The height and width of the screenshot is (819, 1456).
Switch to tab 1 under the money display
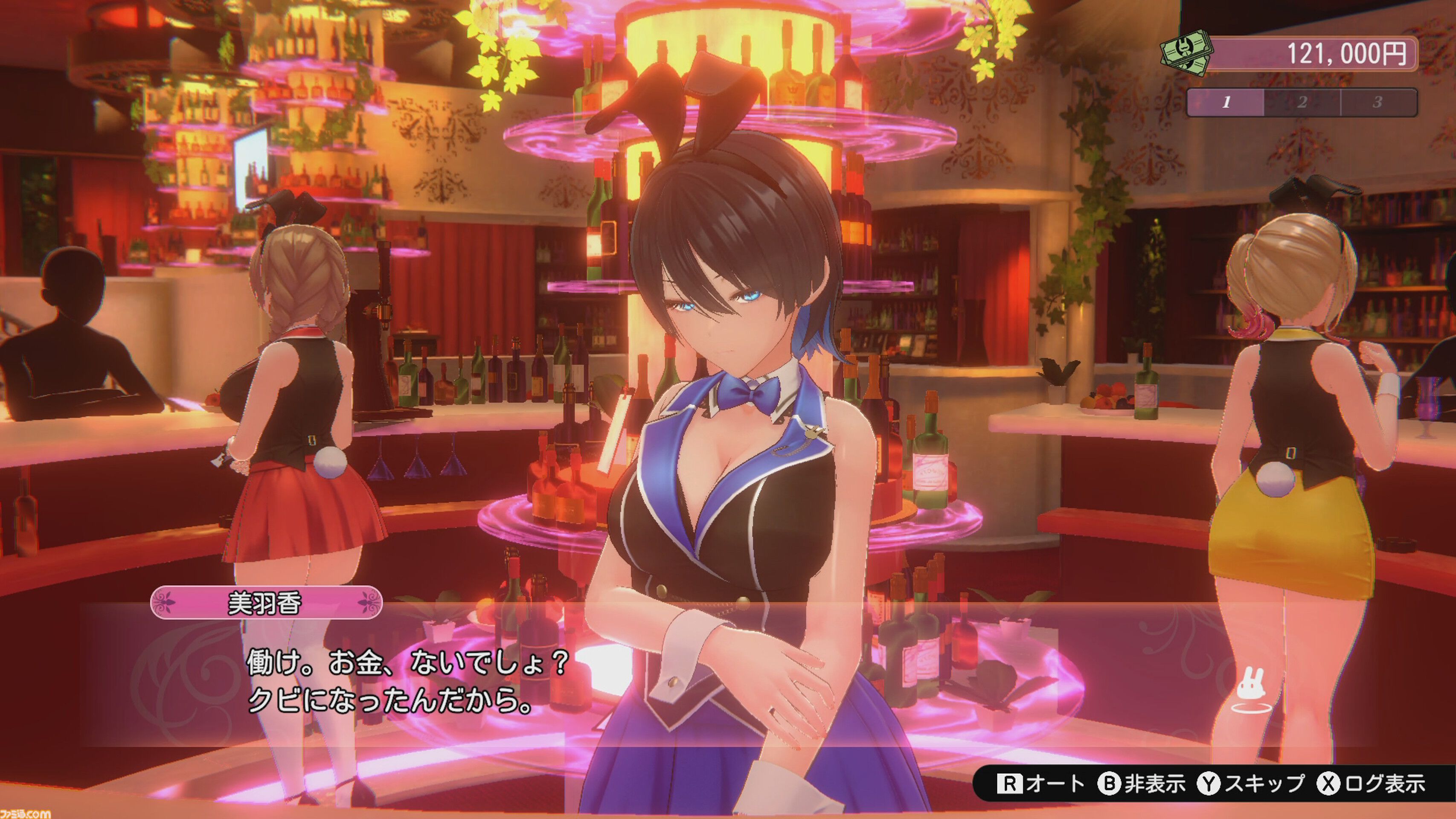[1226, 103]
